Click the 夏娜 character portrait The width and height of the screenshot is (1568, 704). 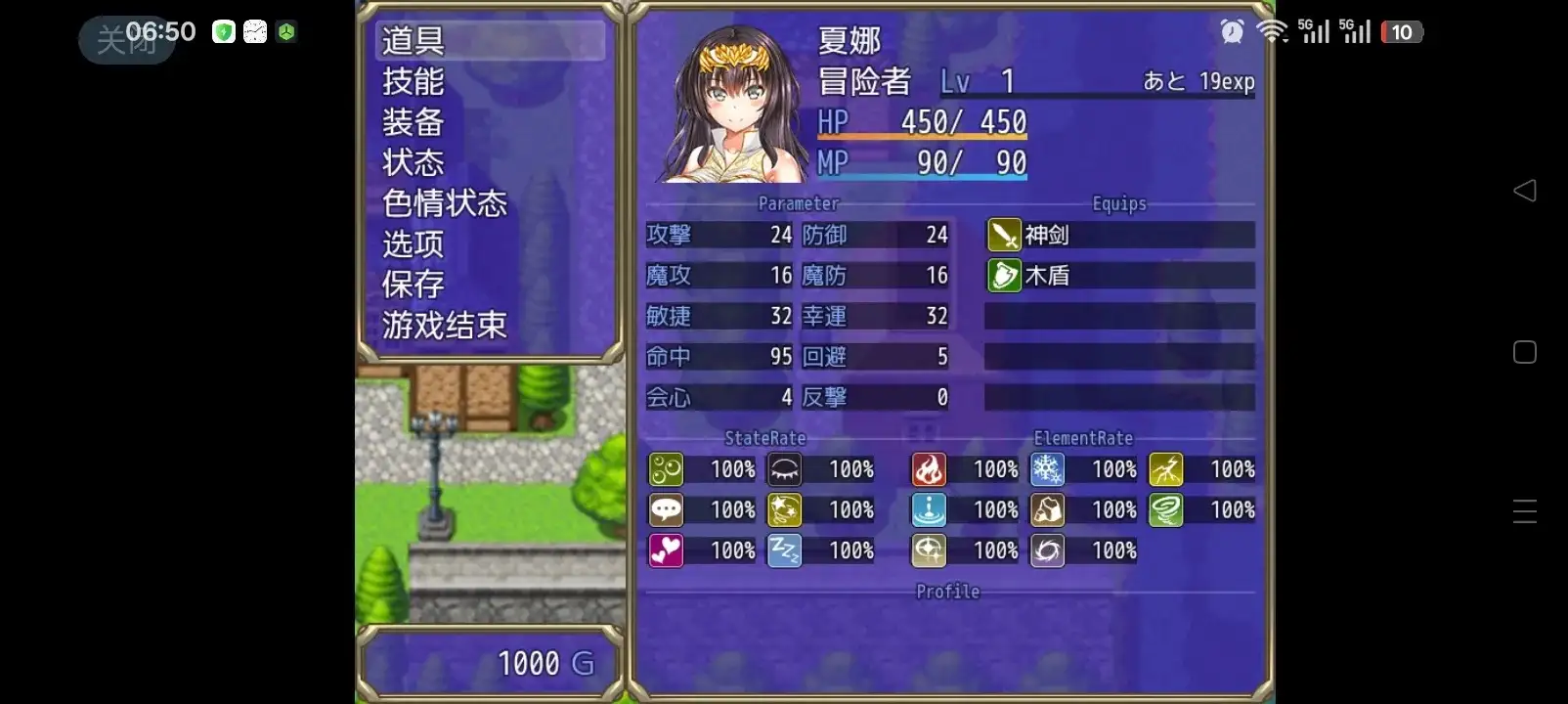(727, 106)
